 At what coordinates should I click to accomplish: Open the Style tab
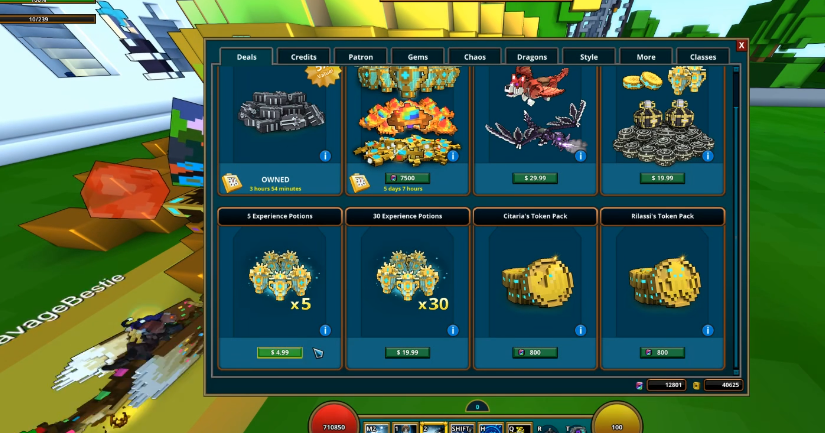point(589,57)
